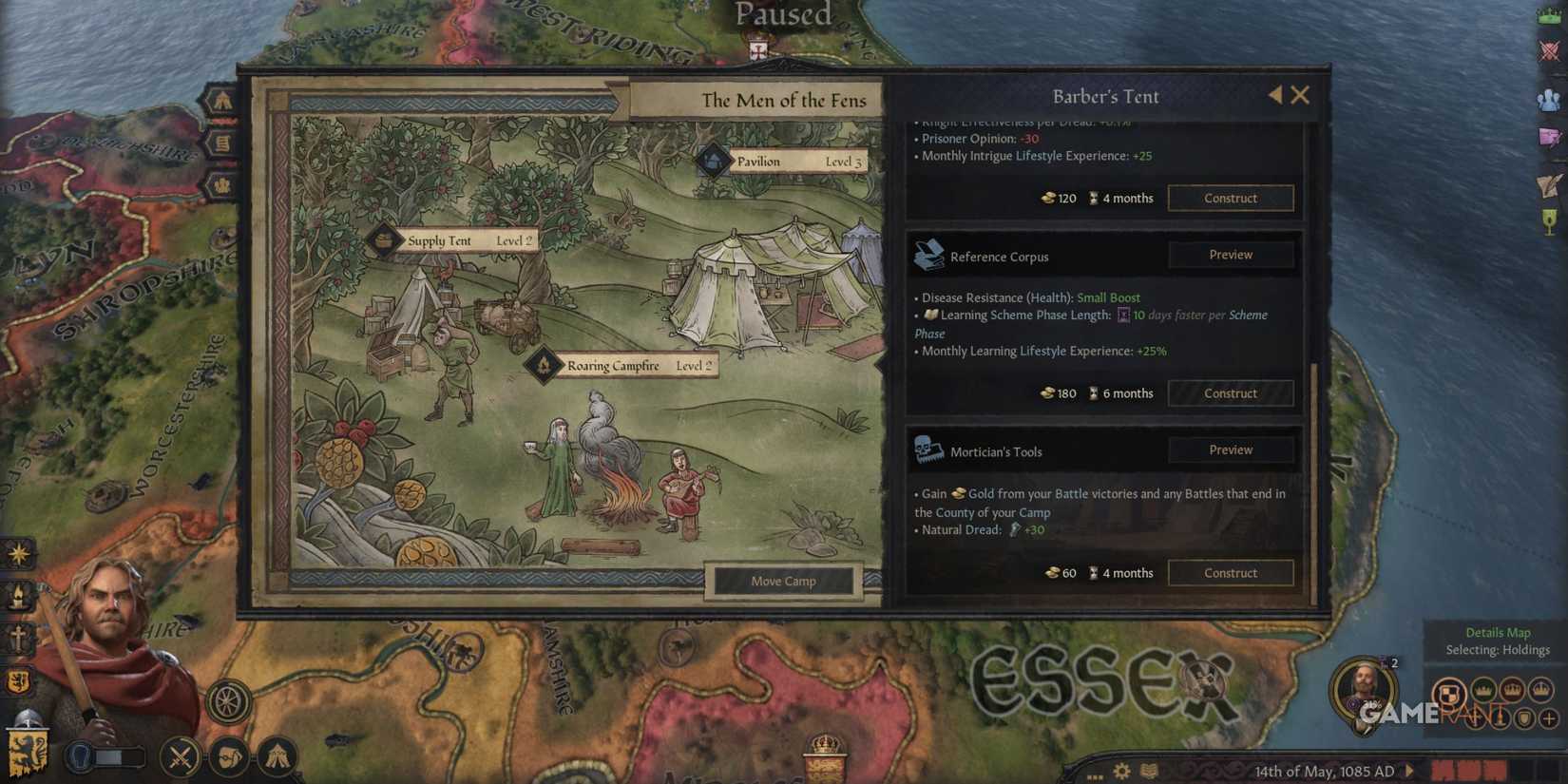Open the green crown realm icon at top right edge
Screen dimensions: 1568x784
pyautogui.click(x=1550, y=16)
